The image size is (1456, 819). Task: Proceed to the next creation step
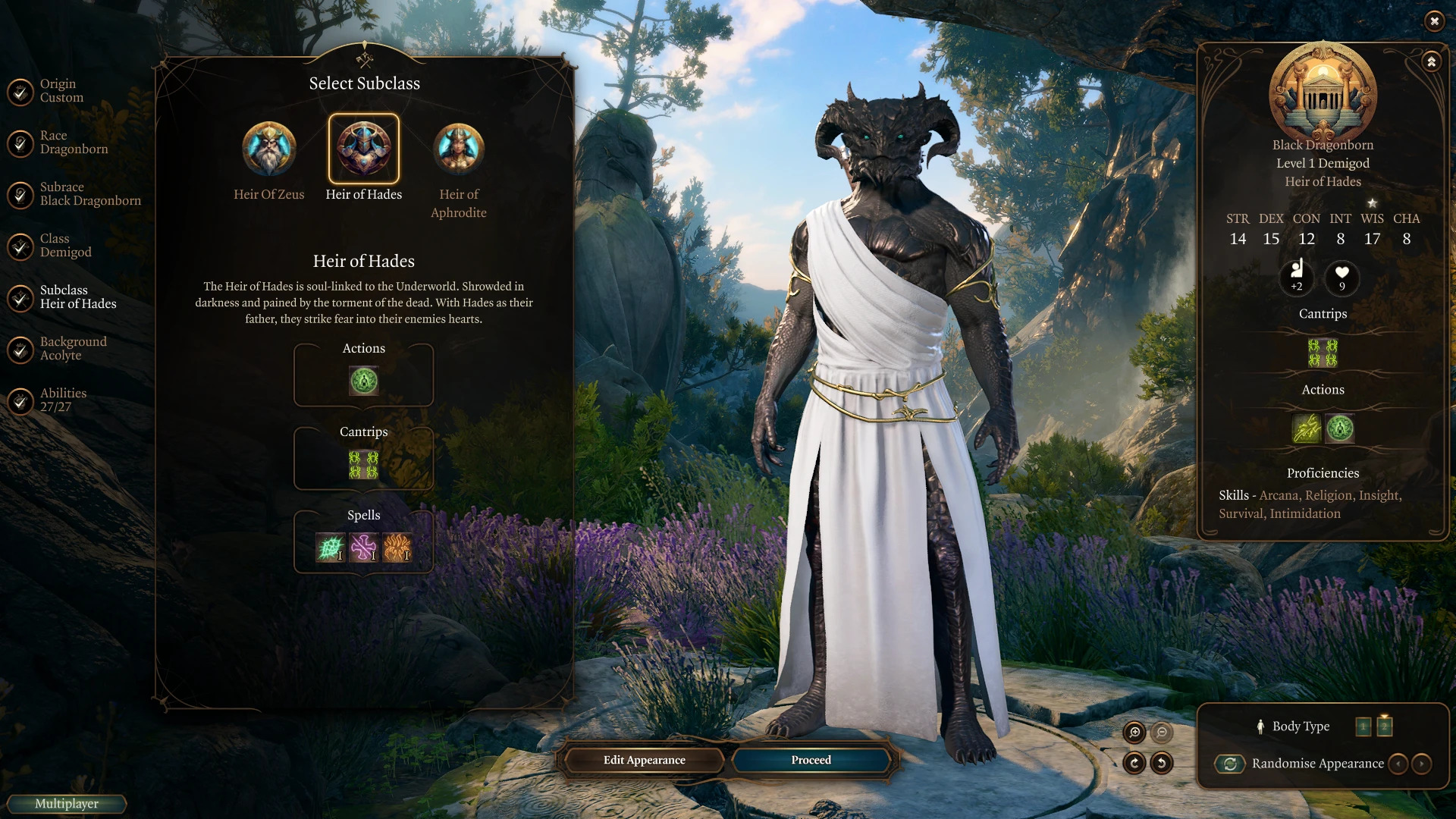click(x=811, y=760)
